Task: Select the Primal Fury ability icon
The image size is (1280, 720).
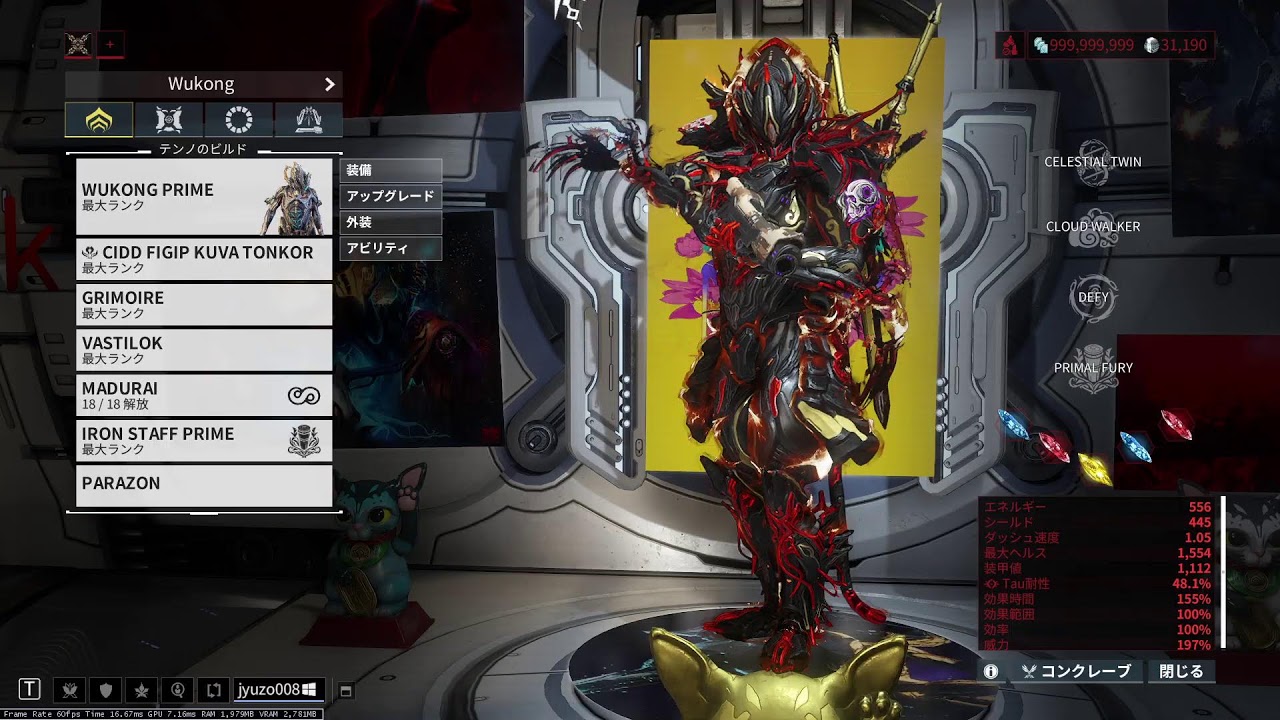Action: tap(1093, 368)
